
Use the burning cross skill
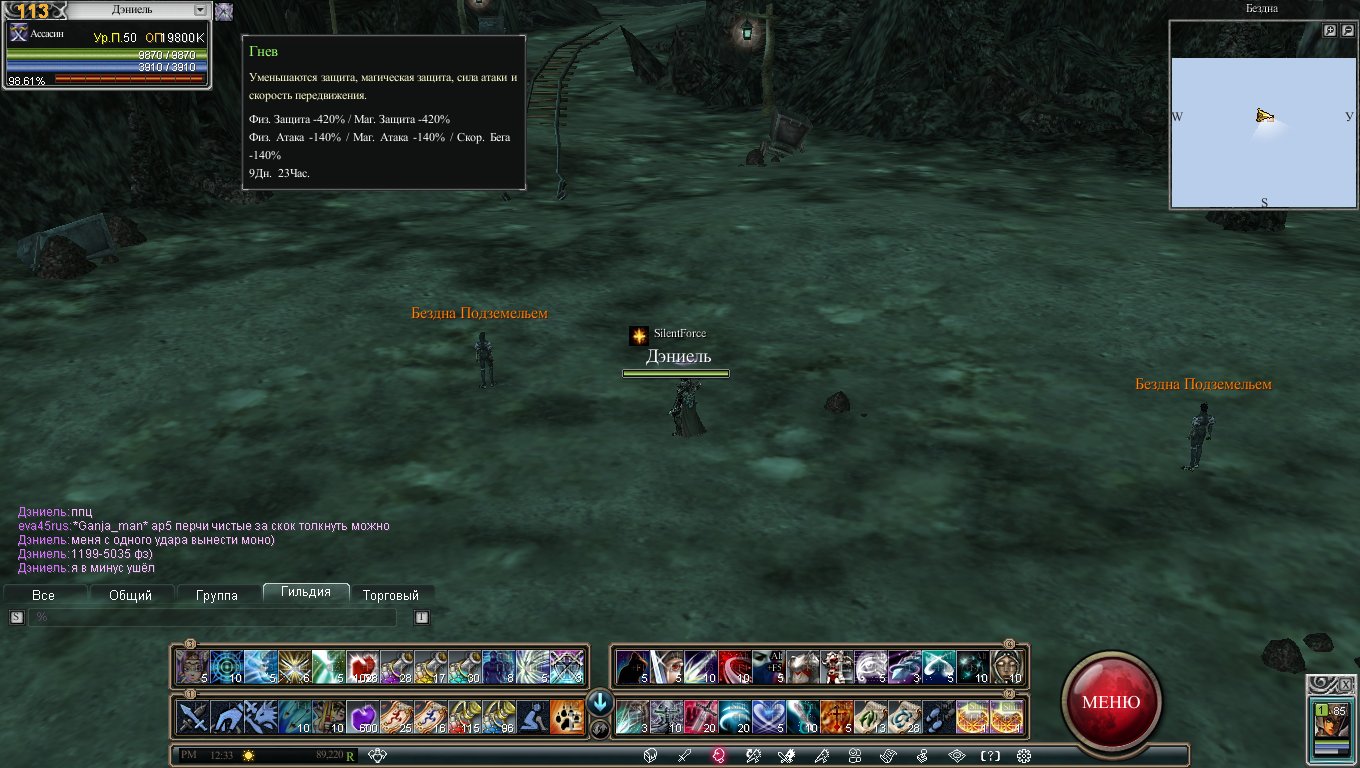click(x=837, y=717)
